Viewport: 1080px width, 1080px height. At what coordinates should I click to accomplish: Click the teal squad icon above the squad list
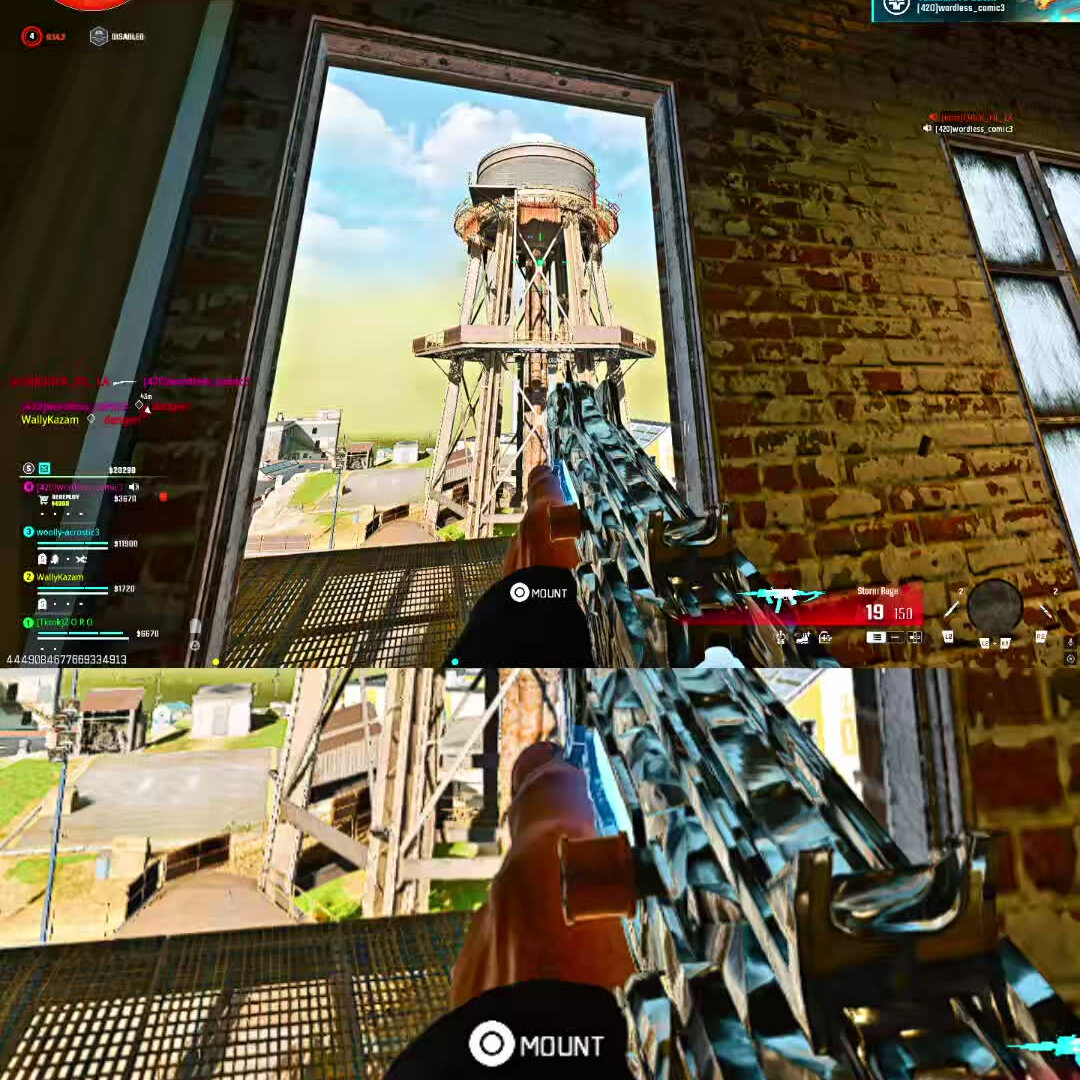tap(45, 468)
